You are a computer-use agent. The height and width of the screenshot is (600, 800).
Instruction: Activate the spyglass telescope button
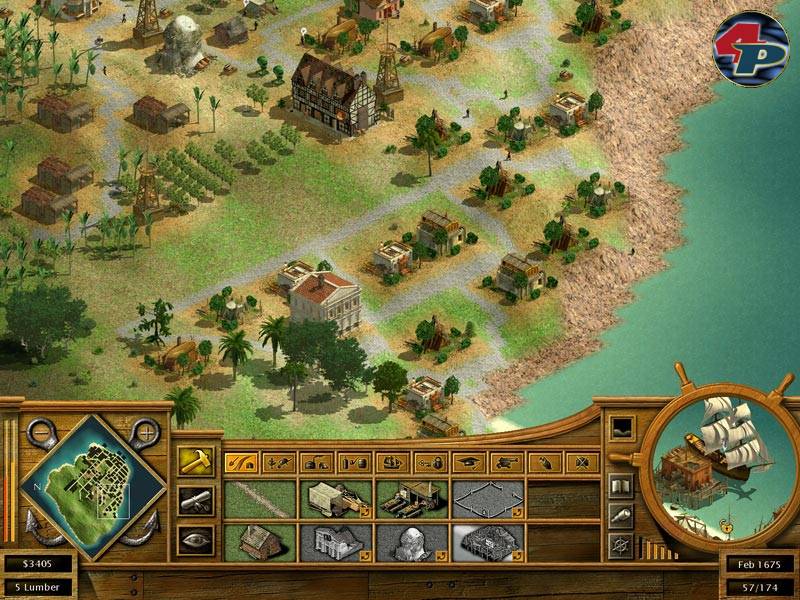[621, 514]
